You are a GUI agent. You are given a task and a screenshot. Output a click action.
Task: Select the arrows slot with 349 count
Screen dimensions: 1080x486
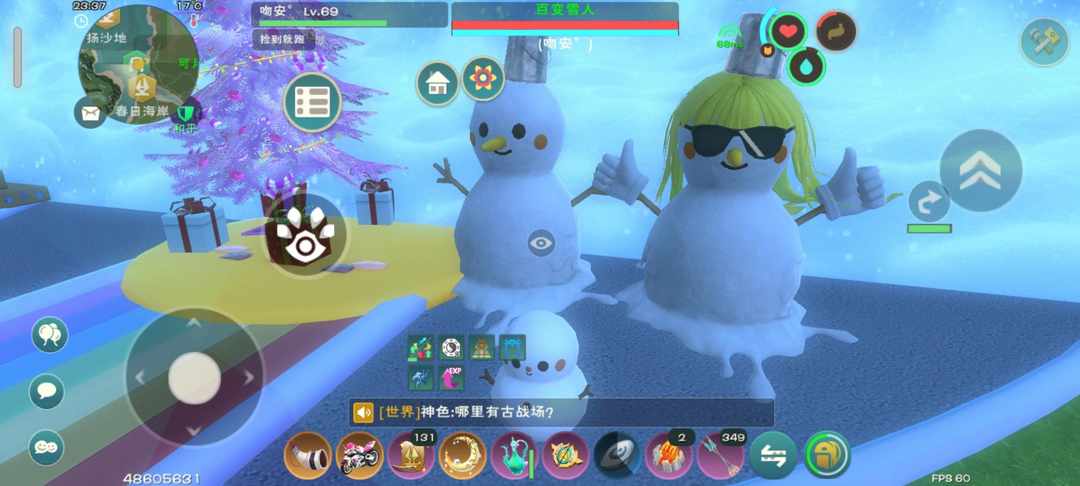click(722, 455)
